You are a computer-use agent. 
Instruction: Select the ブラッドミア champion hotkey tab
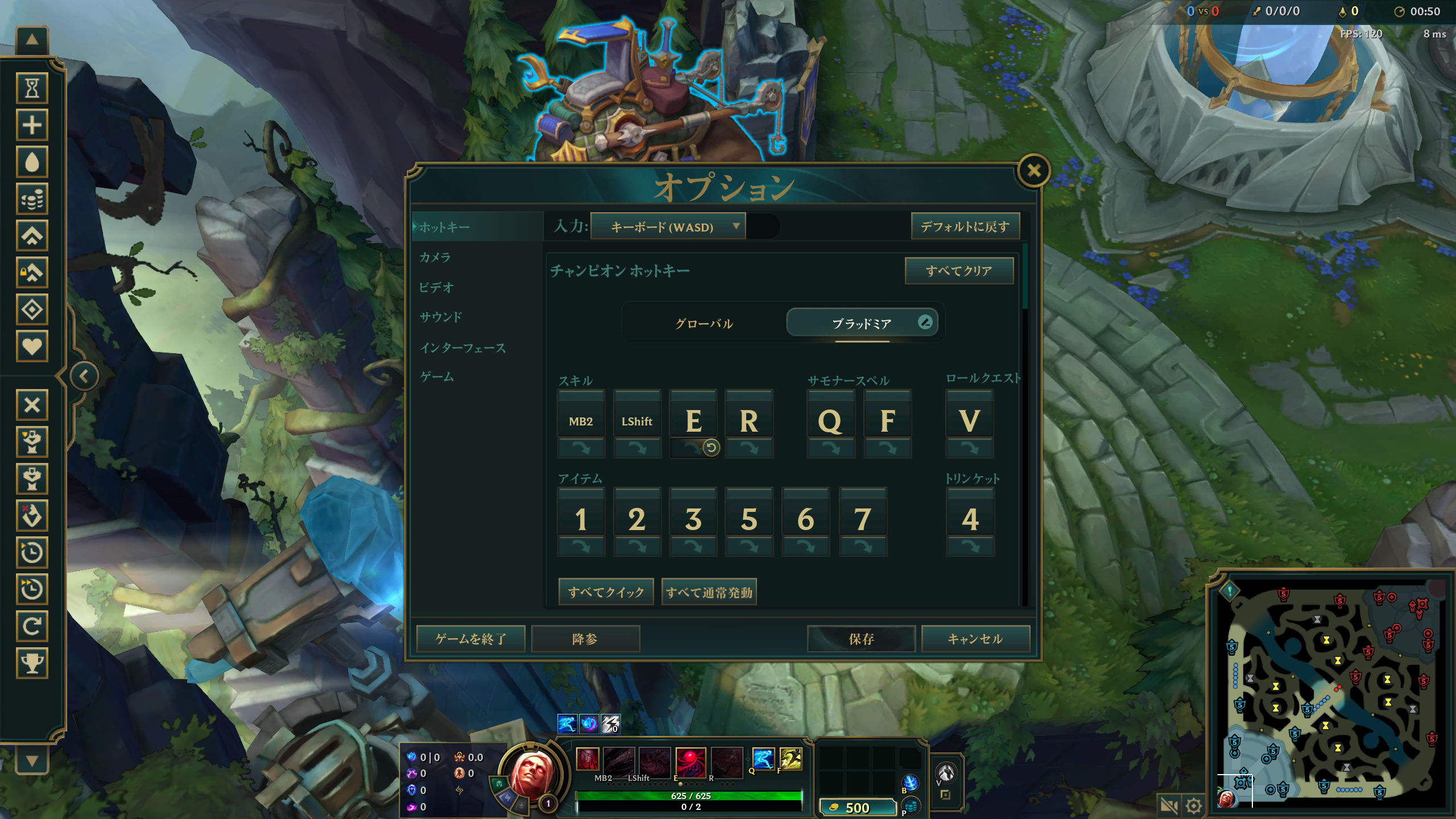point(861,324)
